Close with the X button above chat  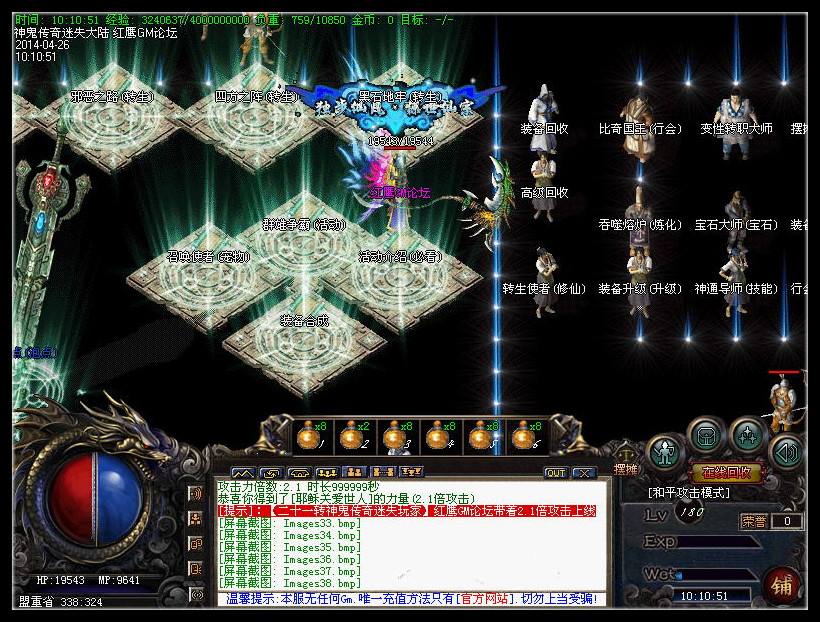pos(582,472)
